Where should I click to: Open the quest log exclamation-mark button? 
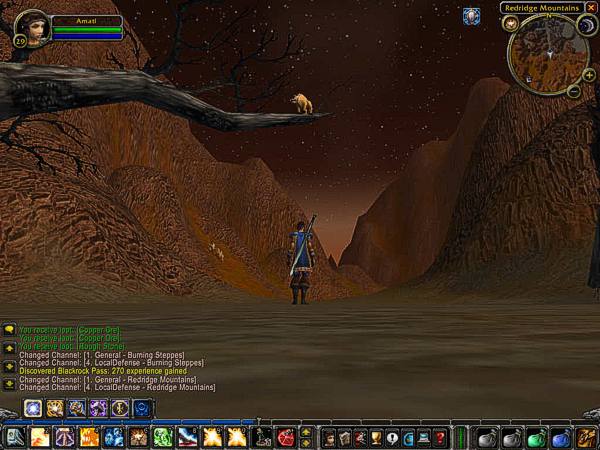(392, 438)
